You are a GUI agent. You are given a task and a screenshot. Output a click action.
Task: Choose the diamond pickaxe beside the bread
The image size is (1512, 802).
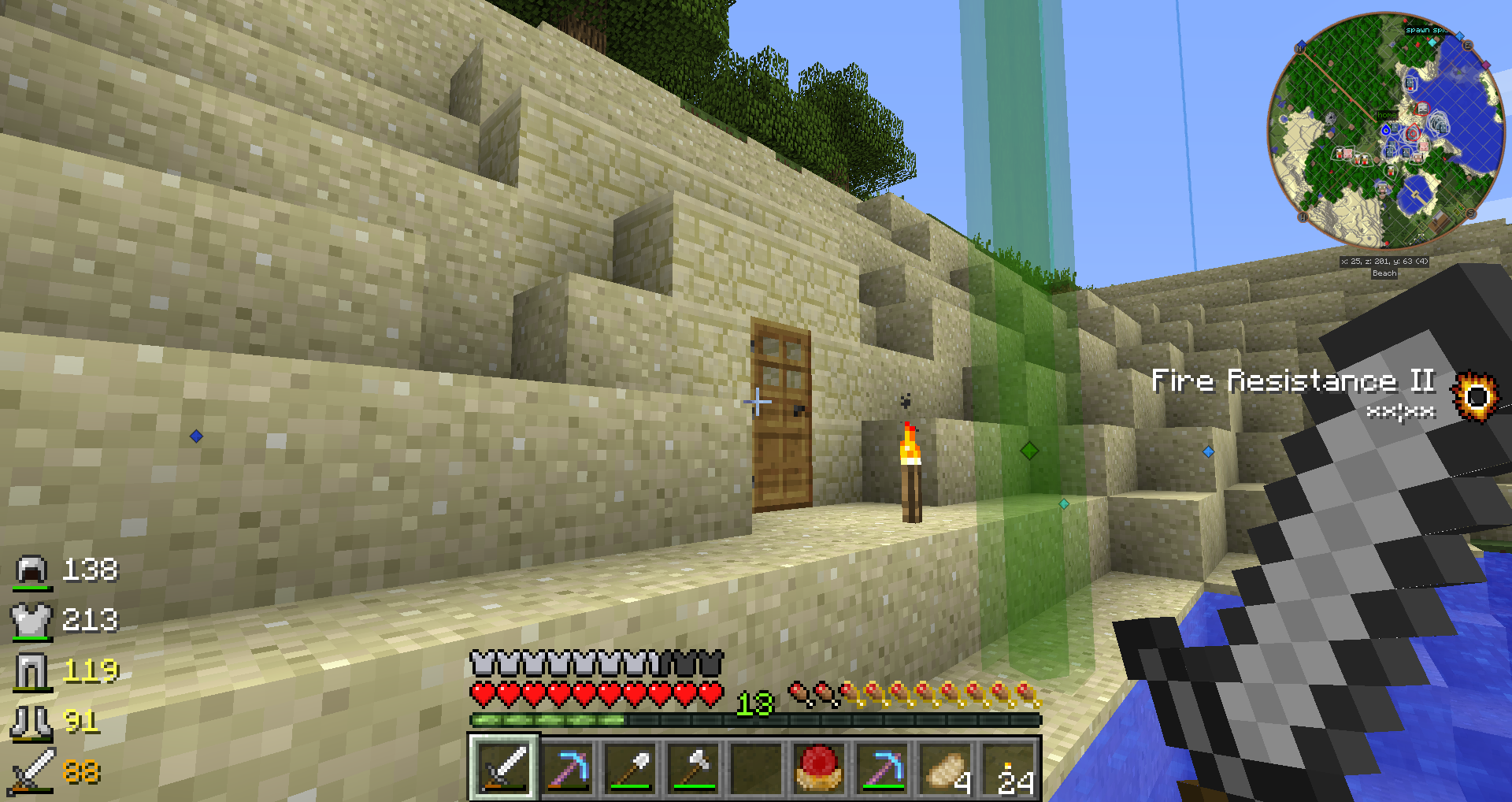pos(882,768)
